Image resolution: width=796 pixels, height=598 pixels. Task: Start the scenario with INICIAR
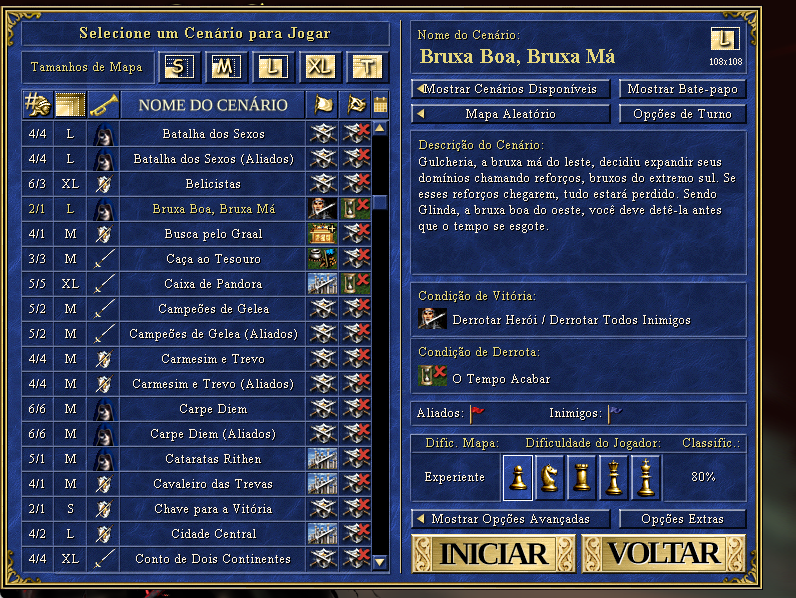pos(493,553)
